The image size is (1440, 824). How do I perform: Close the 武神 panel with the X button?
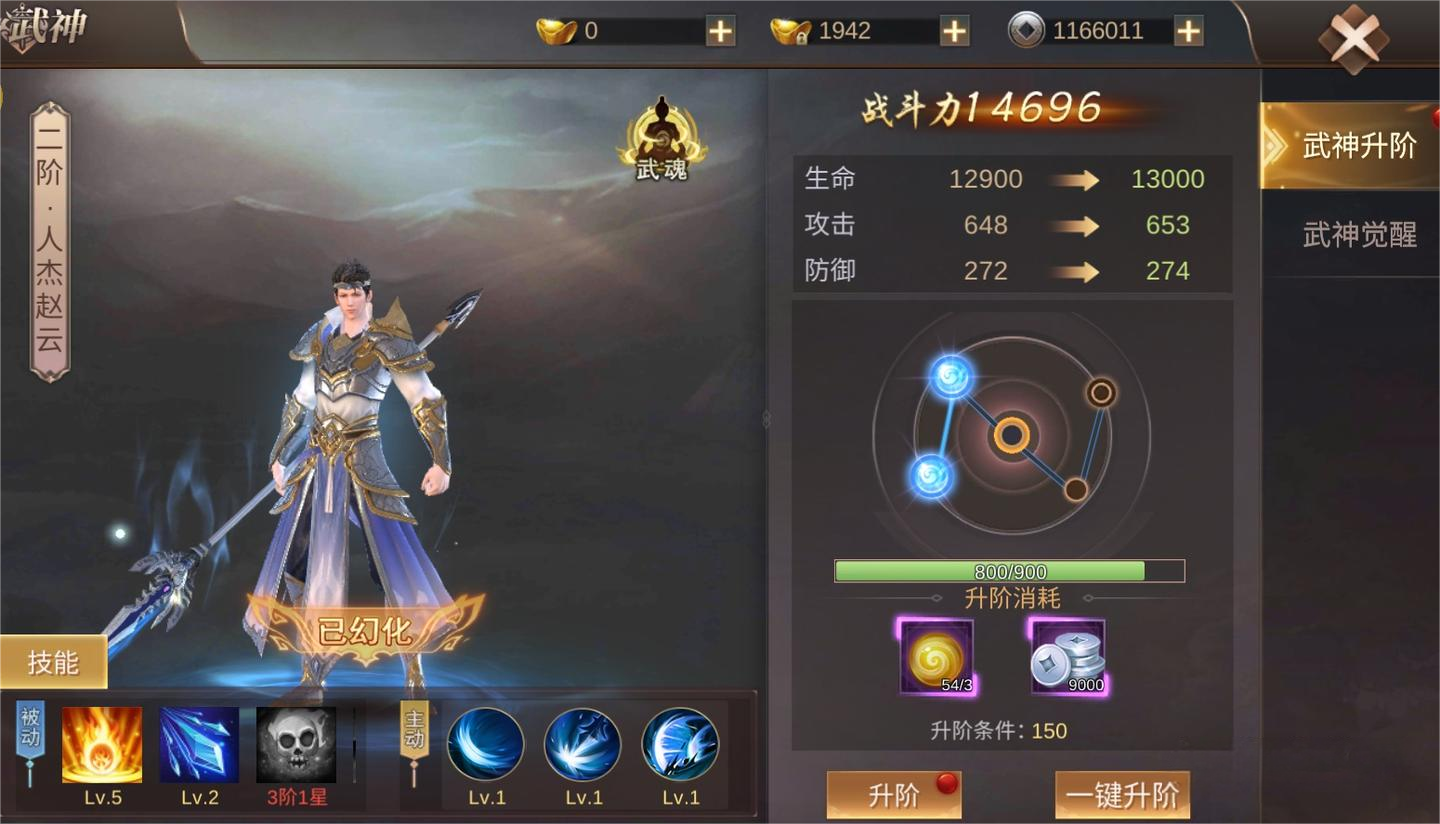click(1352, 38)
